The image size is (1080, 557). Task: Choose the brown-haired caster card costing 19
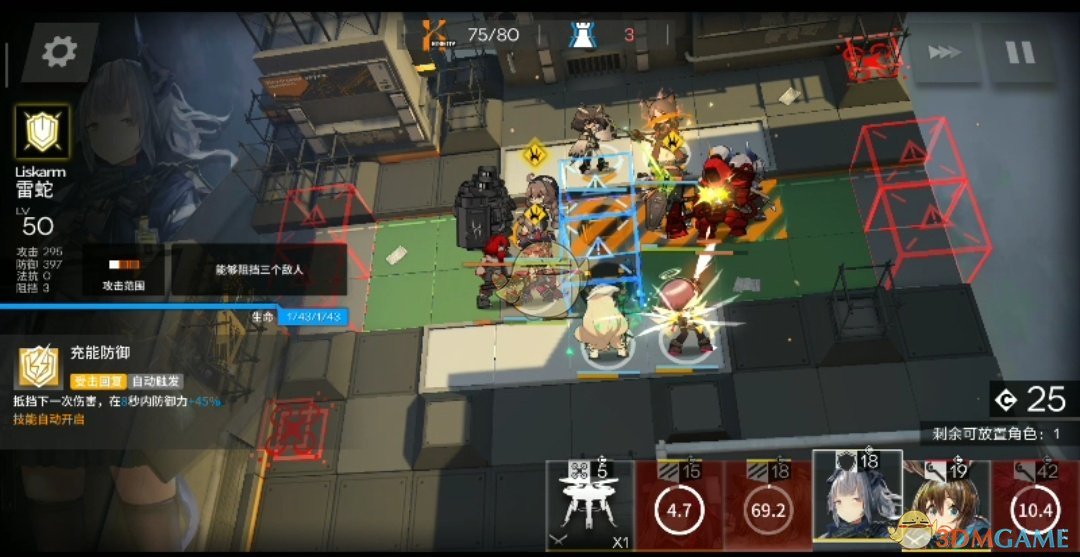(946, 506)
